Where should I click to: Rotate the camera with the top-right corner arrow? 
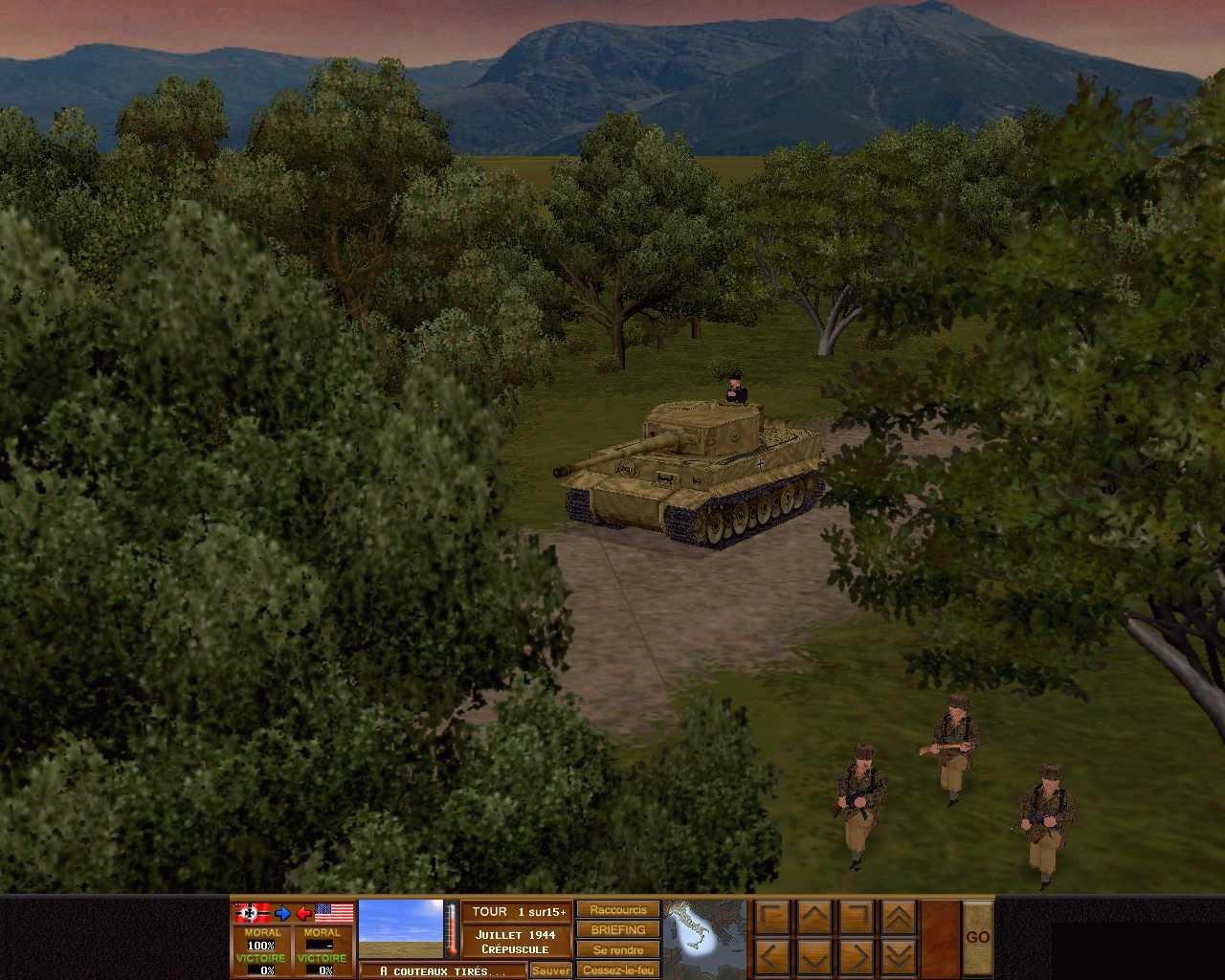tap(857, 917)
